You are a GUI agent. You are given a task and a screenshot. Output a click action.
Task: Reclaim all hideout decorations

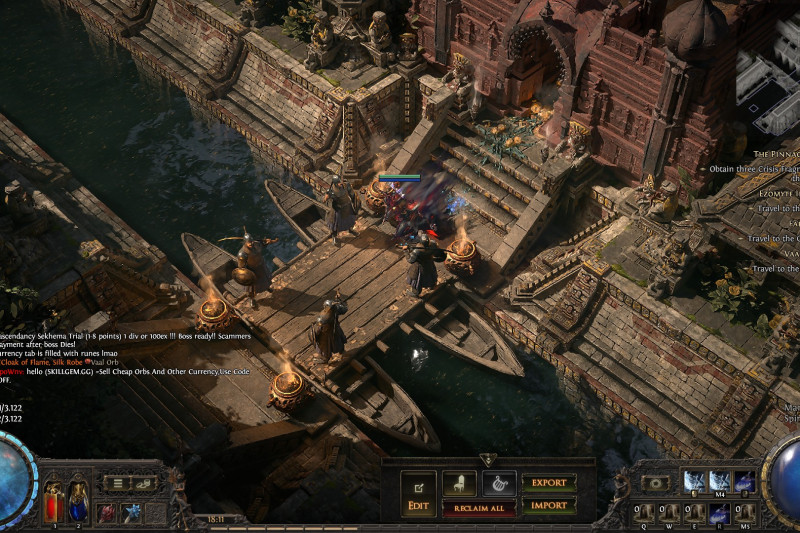tap(479, 509)
